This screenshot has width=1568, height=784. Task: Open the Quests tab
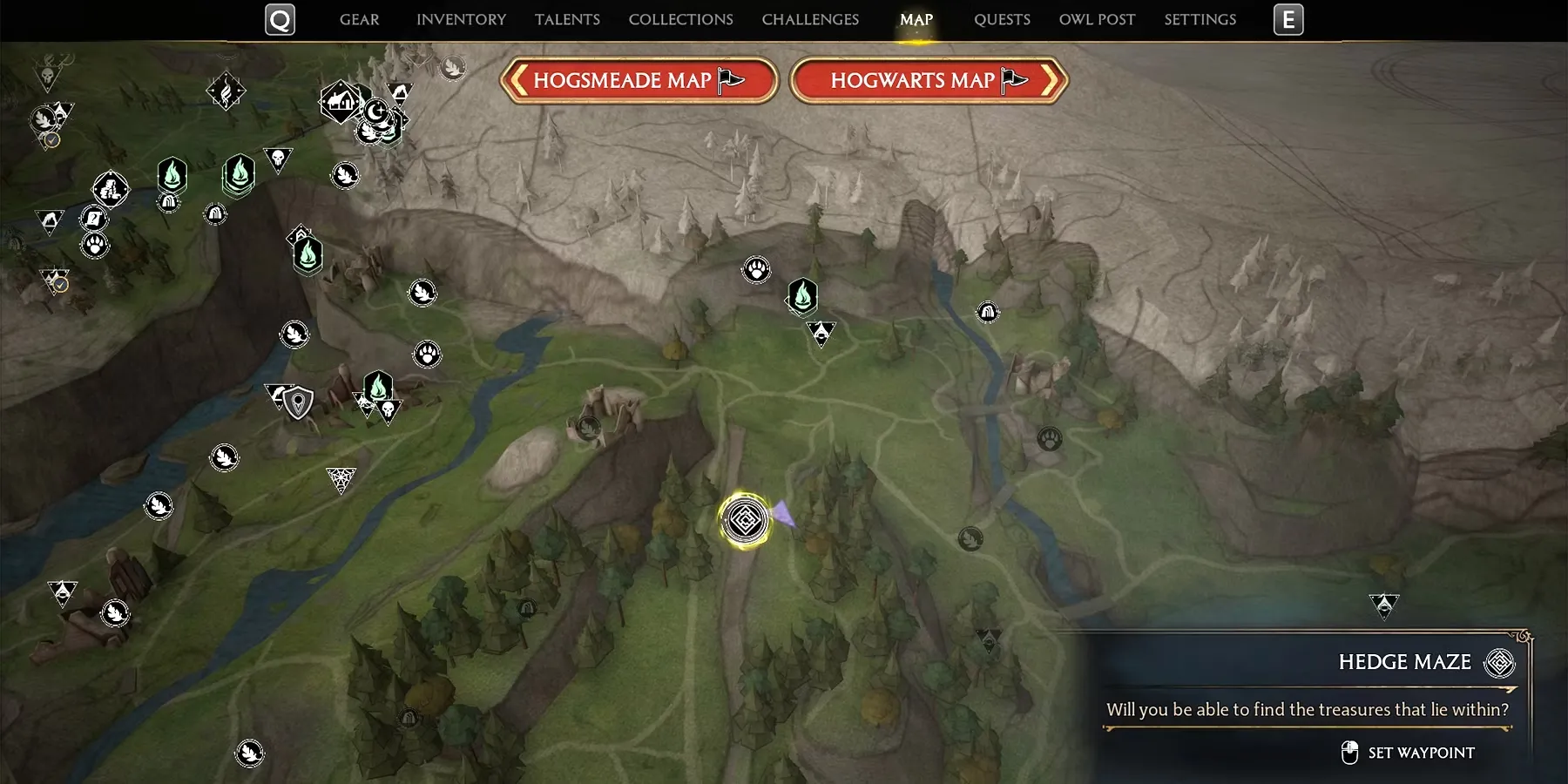pyautogui.click(x=1002, y=19)
